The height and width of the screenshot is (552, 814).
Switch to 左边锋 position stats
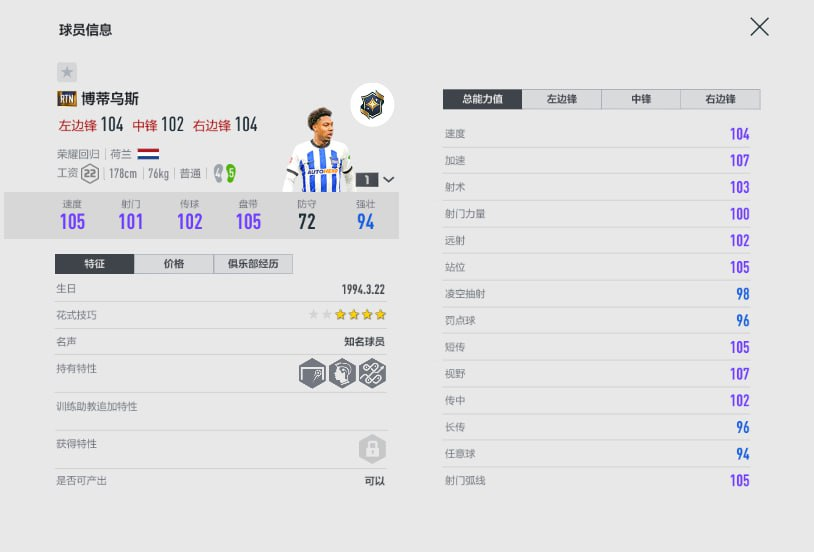click(563, 99)
